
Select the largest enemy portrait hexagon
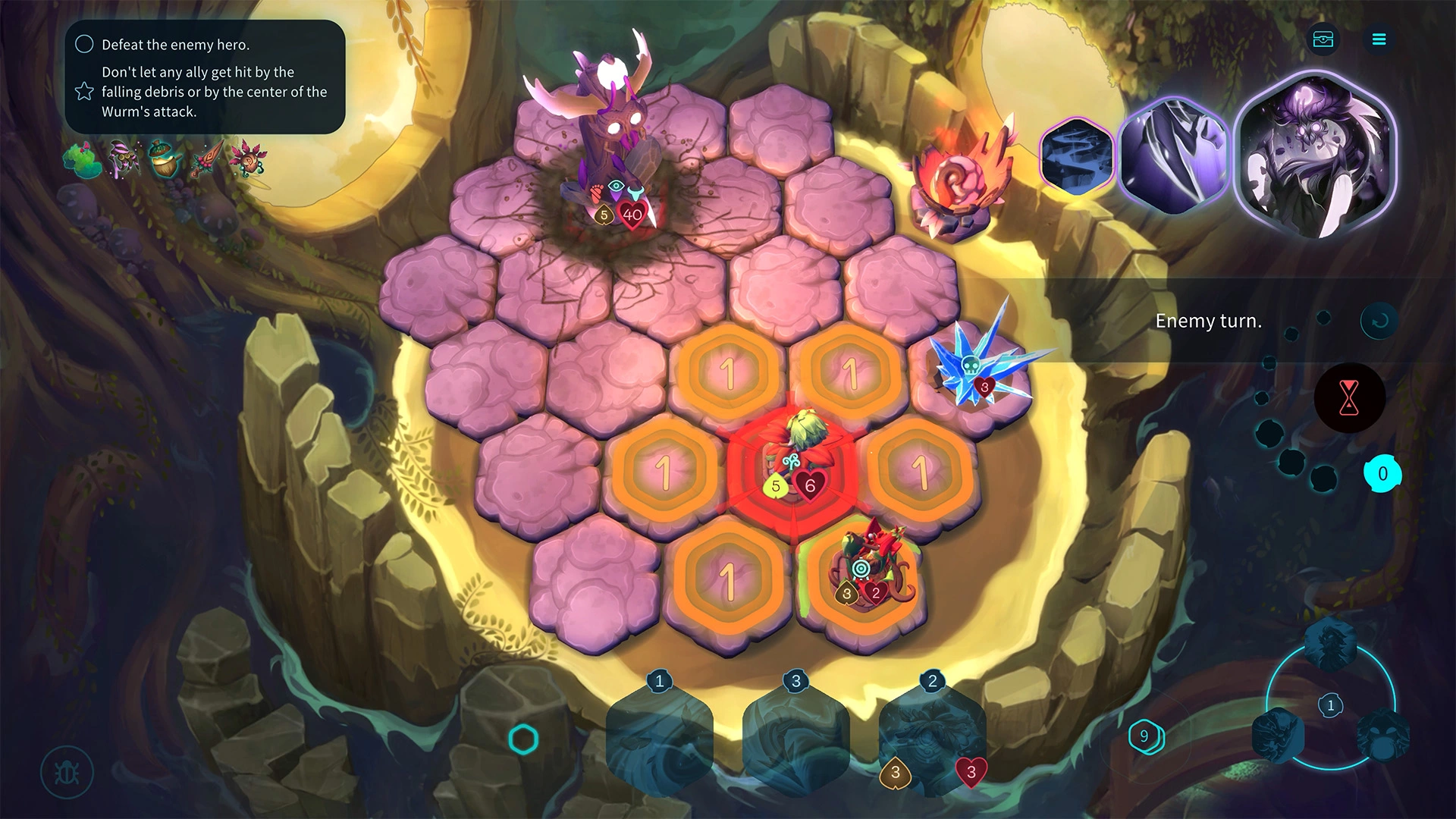(1316, 155)
